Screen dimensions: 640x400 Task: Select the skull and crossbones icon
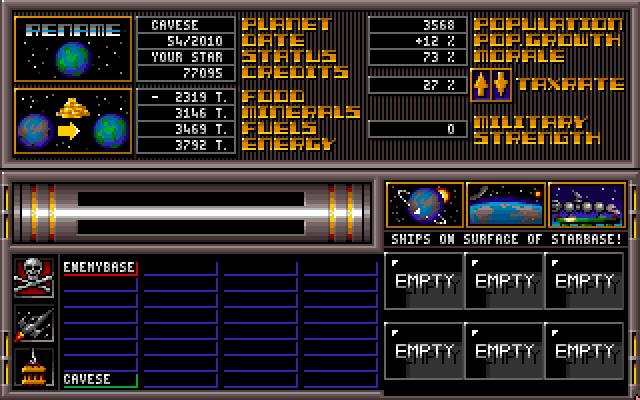(x=34, y=277)
